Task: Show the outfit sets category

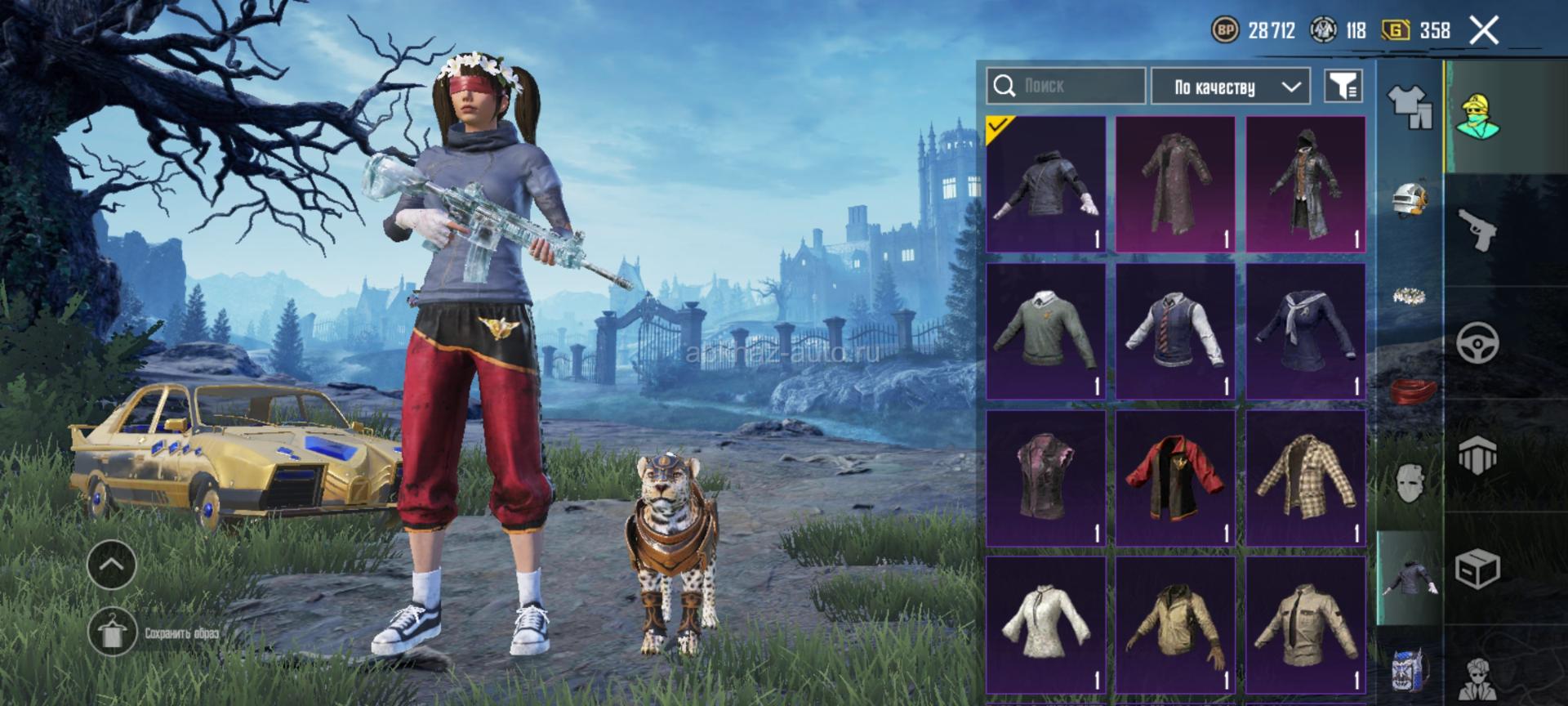Action: point(1409,106)
